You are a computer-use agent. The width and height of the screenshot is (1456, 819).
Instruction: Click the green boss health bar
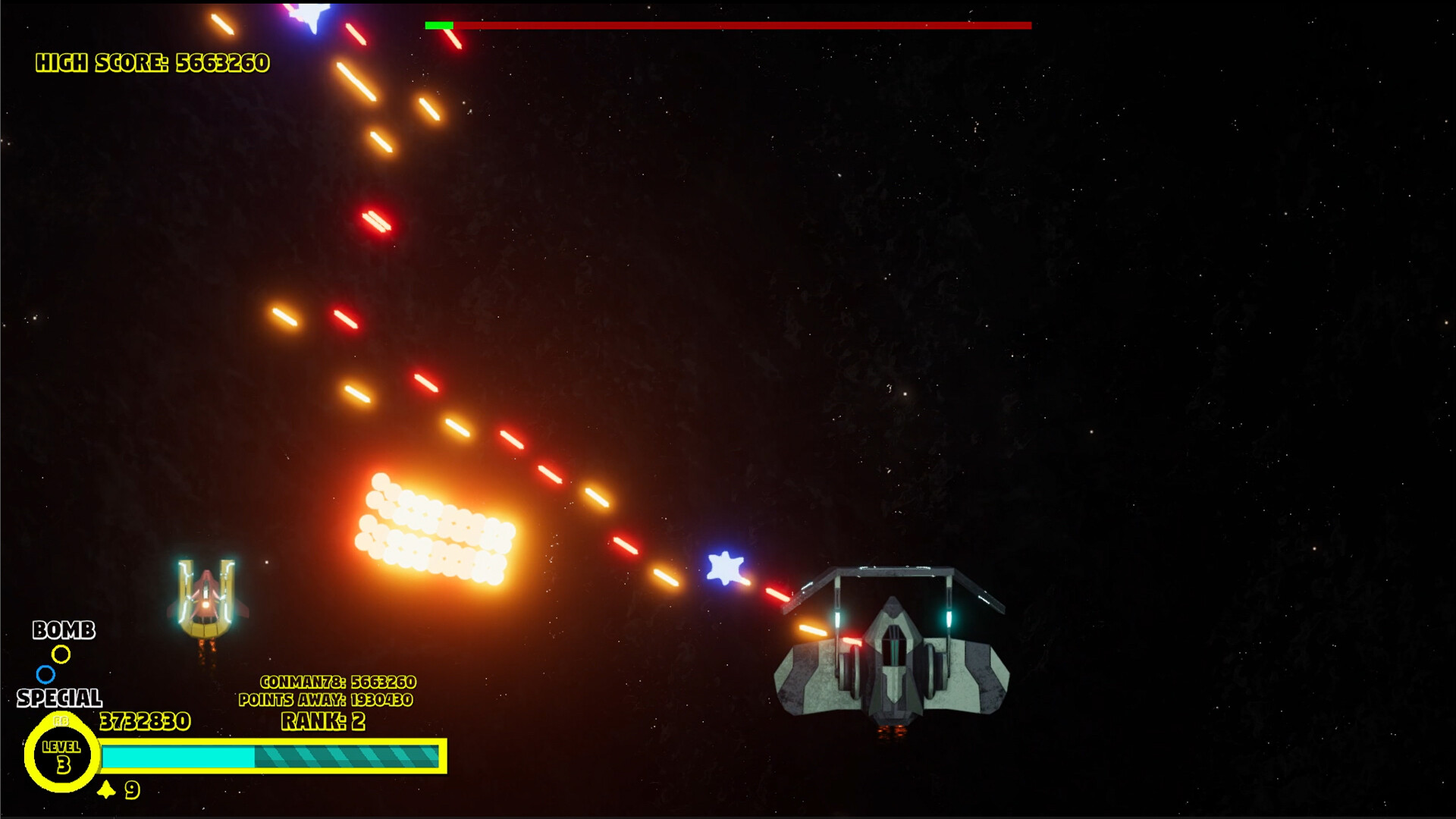[440, 24]
